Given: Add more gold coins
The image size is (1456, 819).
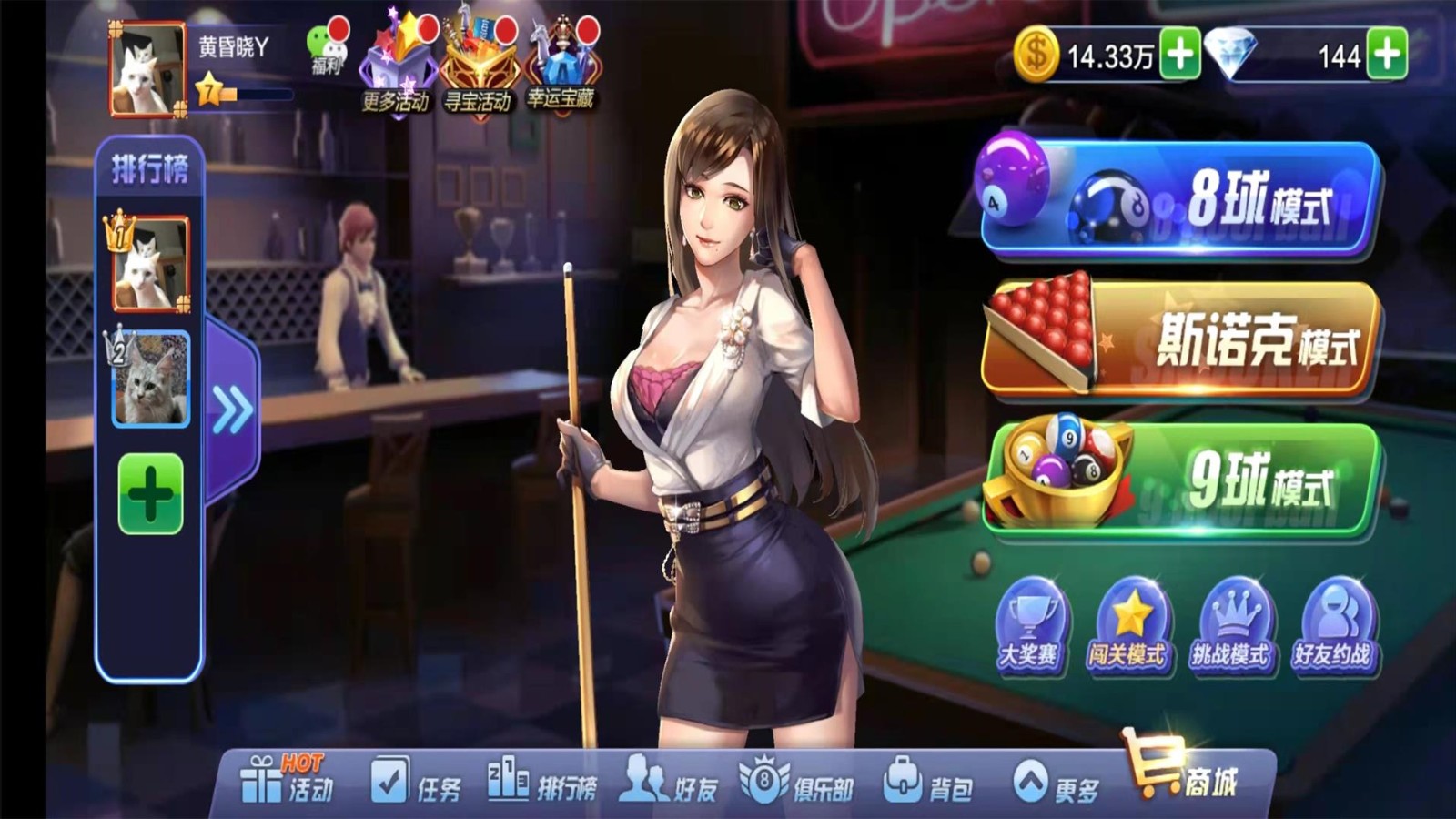Looking at the screenshot, I should pos(1179,55).
